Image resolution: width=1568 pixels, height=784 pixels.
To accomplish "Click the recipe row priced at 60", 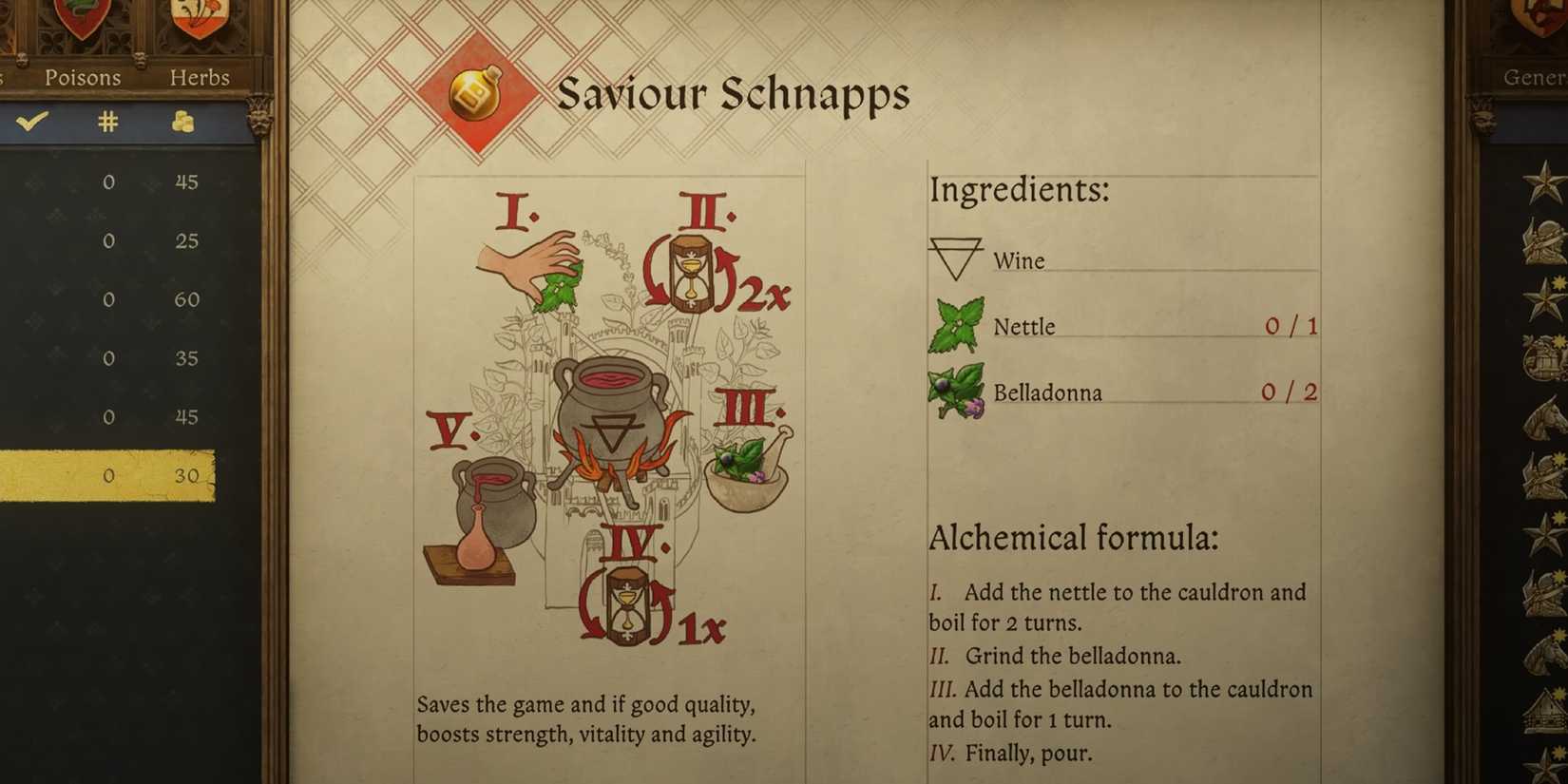I will tap(109, 298).
